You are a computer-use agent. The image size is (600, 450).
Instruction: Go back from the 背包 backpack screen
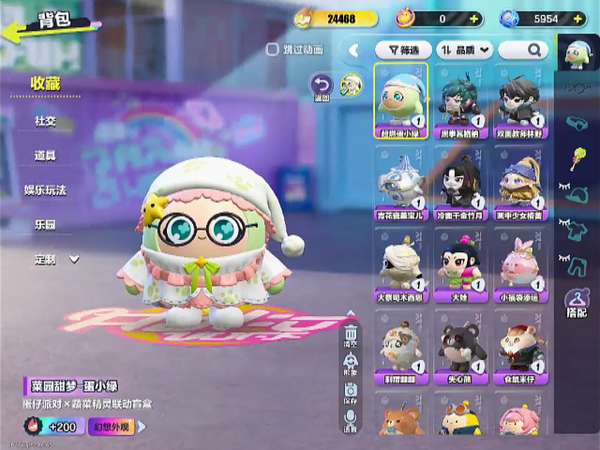click(22, 28)
